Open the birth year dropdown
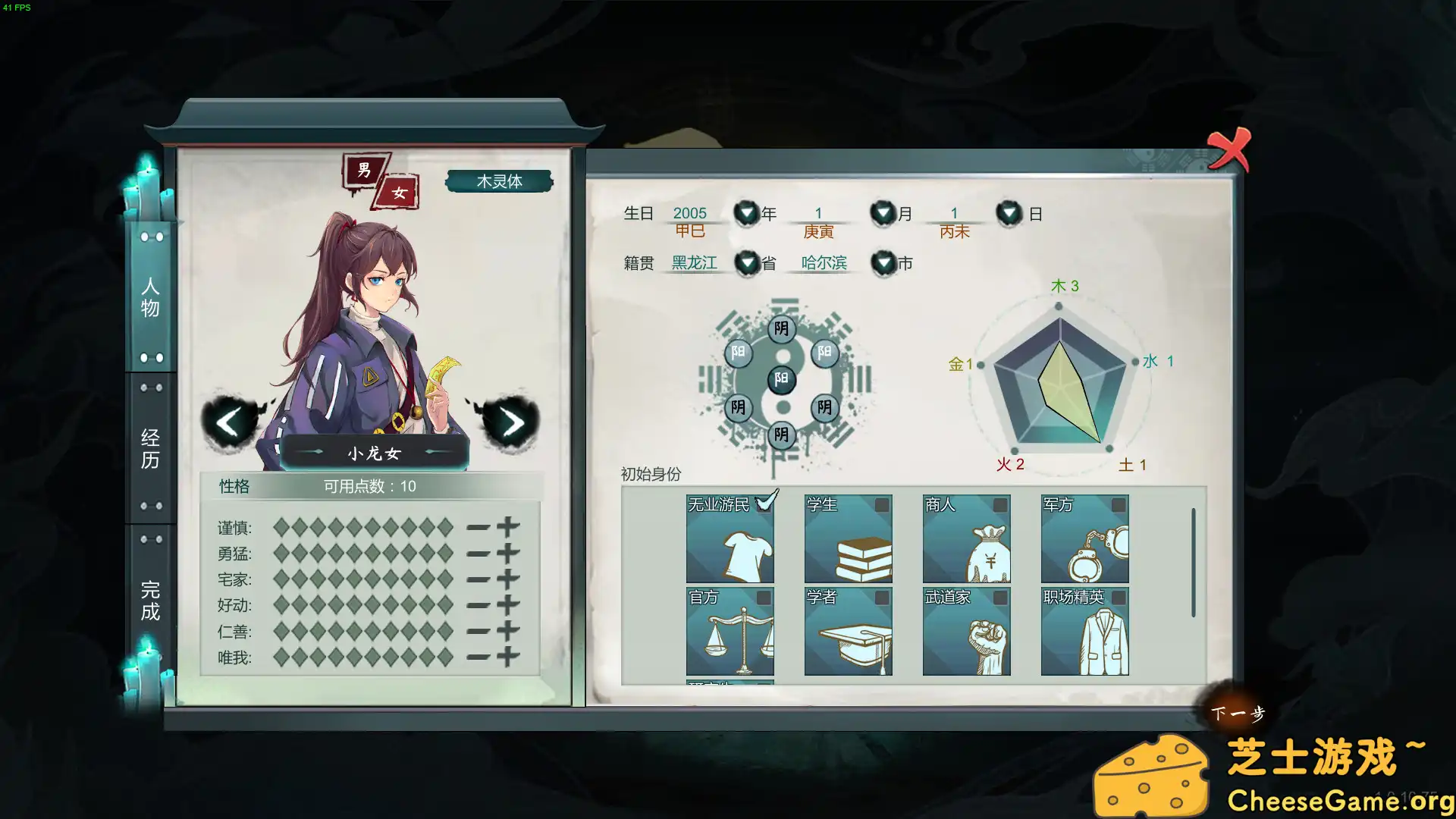The height and width of the screenshot is (819, 1456). point(745,213)
